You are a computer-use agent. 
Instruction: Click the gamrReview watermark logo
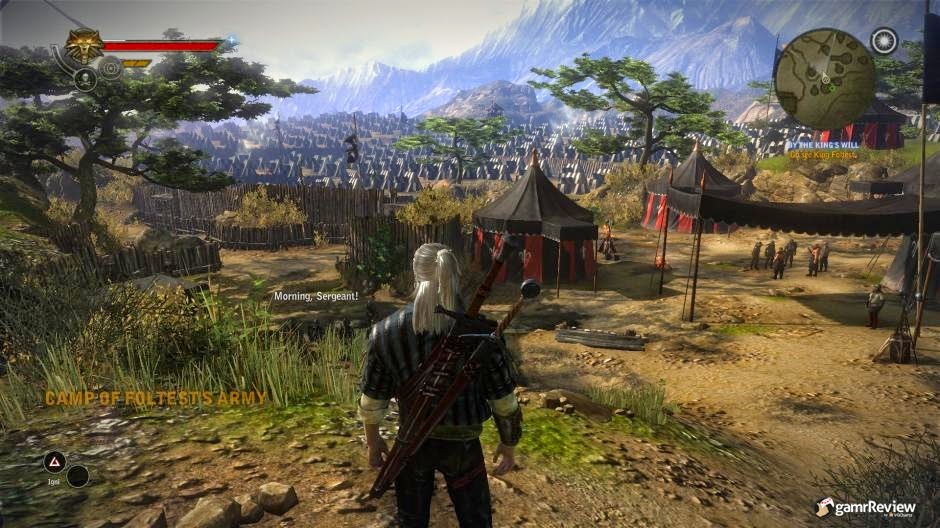pos(866,507)
